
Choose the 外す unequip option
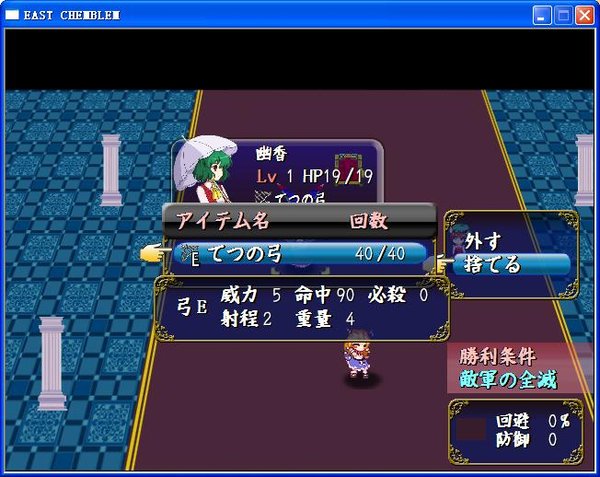482,241
